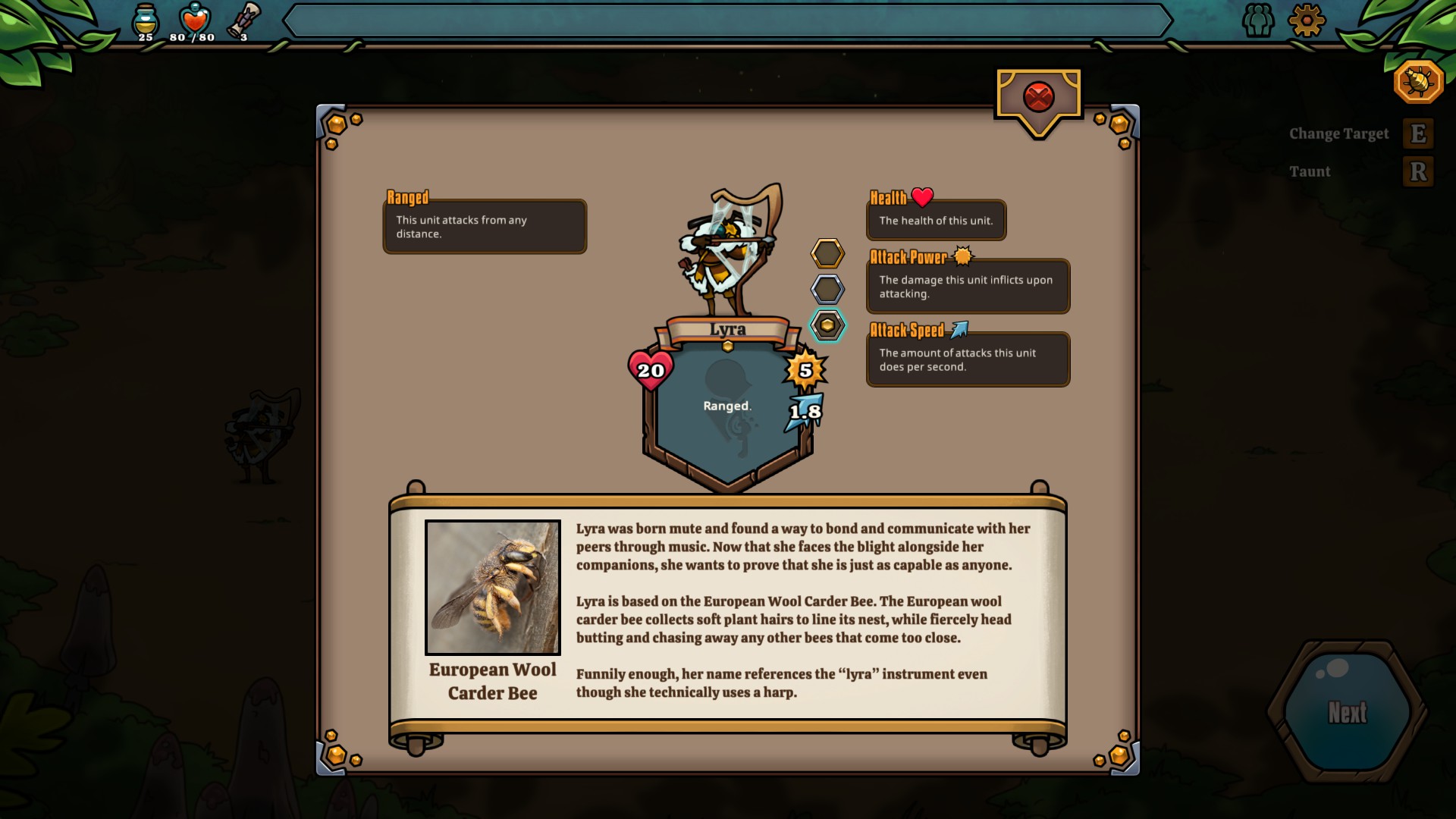1456x819 pixels.
Task: View the European Wool Carder Bee photo
Action: [493, 587]
